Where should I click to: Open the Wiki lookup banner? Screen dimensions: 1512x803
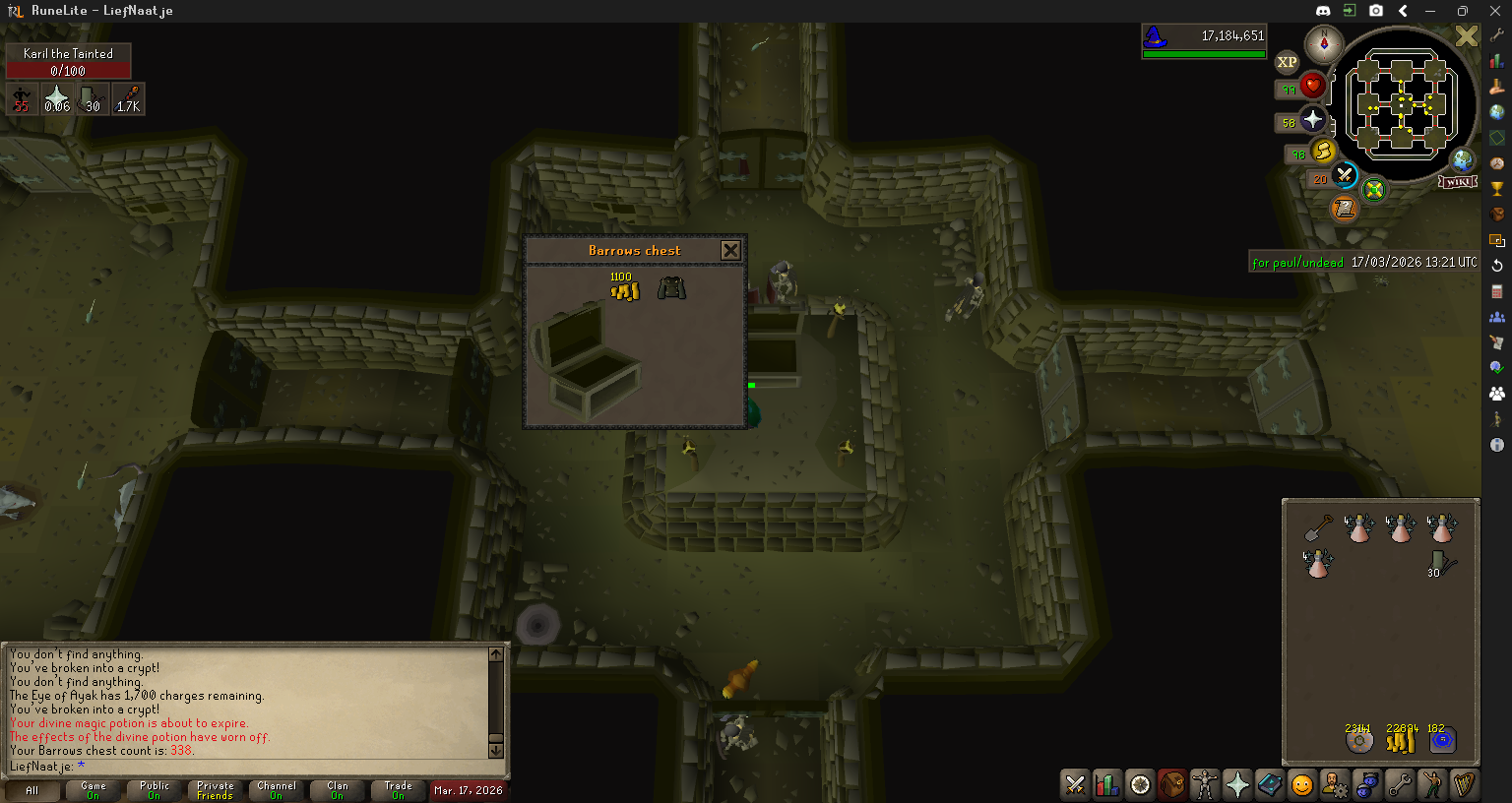tap(1458, 182)
